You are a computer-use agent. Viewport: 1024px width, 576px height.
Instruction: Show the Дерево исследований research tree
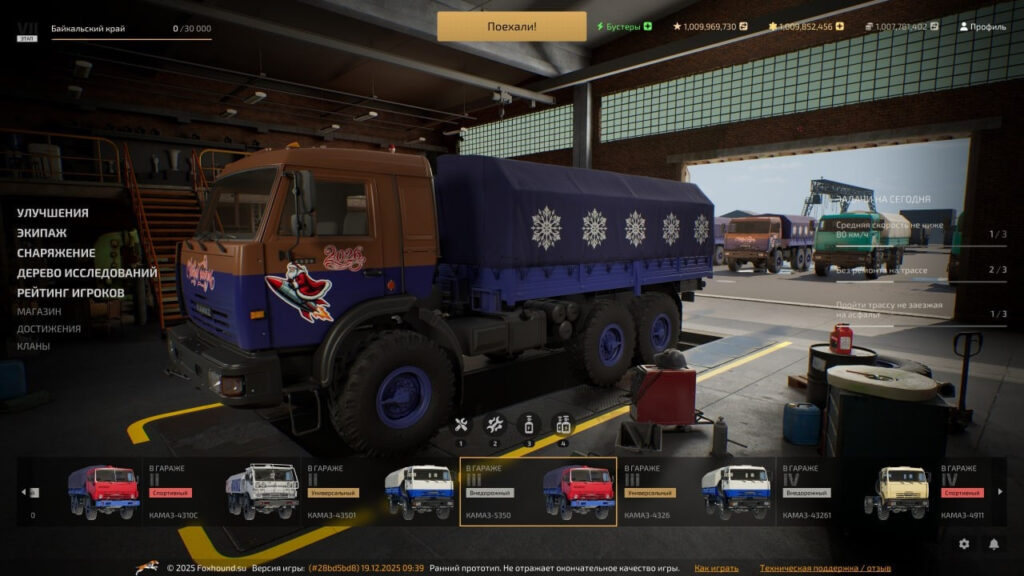[87, 273]
